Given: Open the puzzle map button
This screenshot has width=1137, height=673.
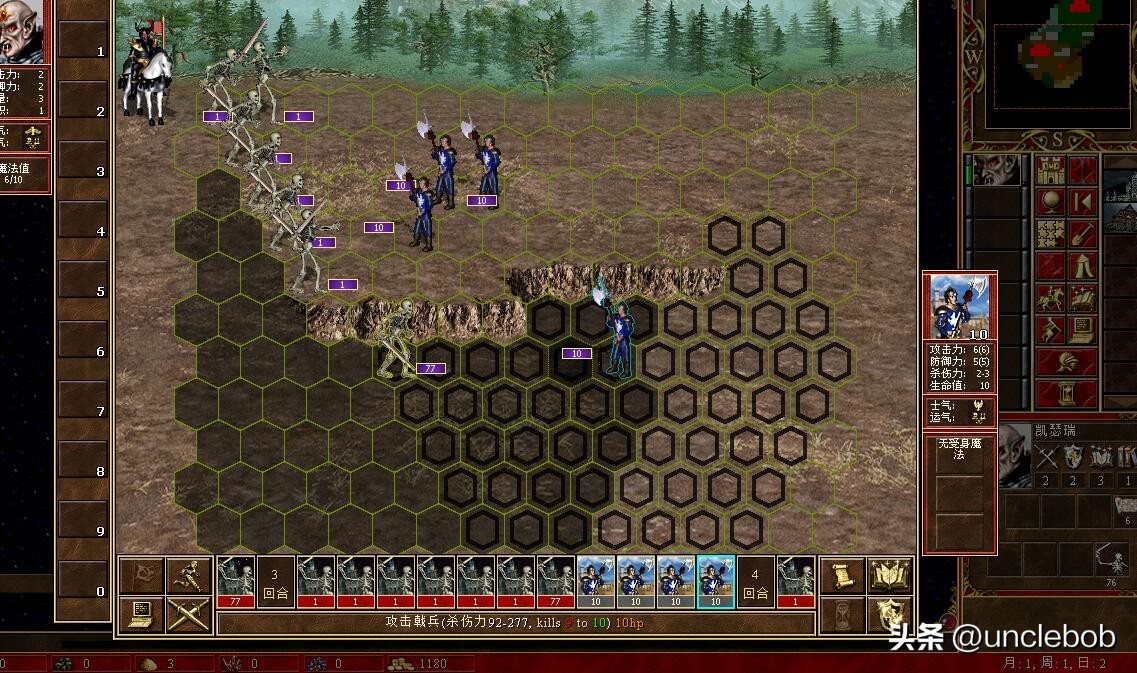Looking at the screenshot, I should point(1051,234).
